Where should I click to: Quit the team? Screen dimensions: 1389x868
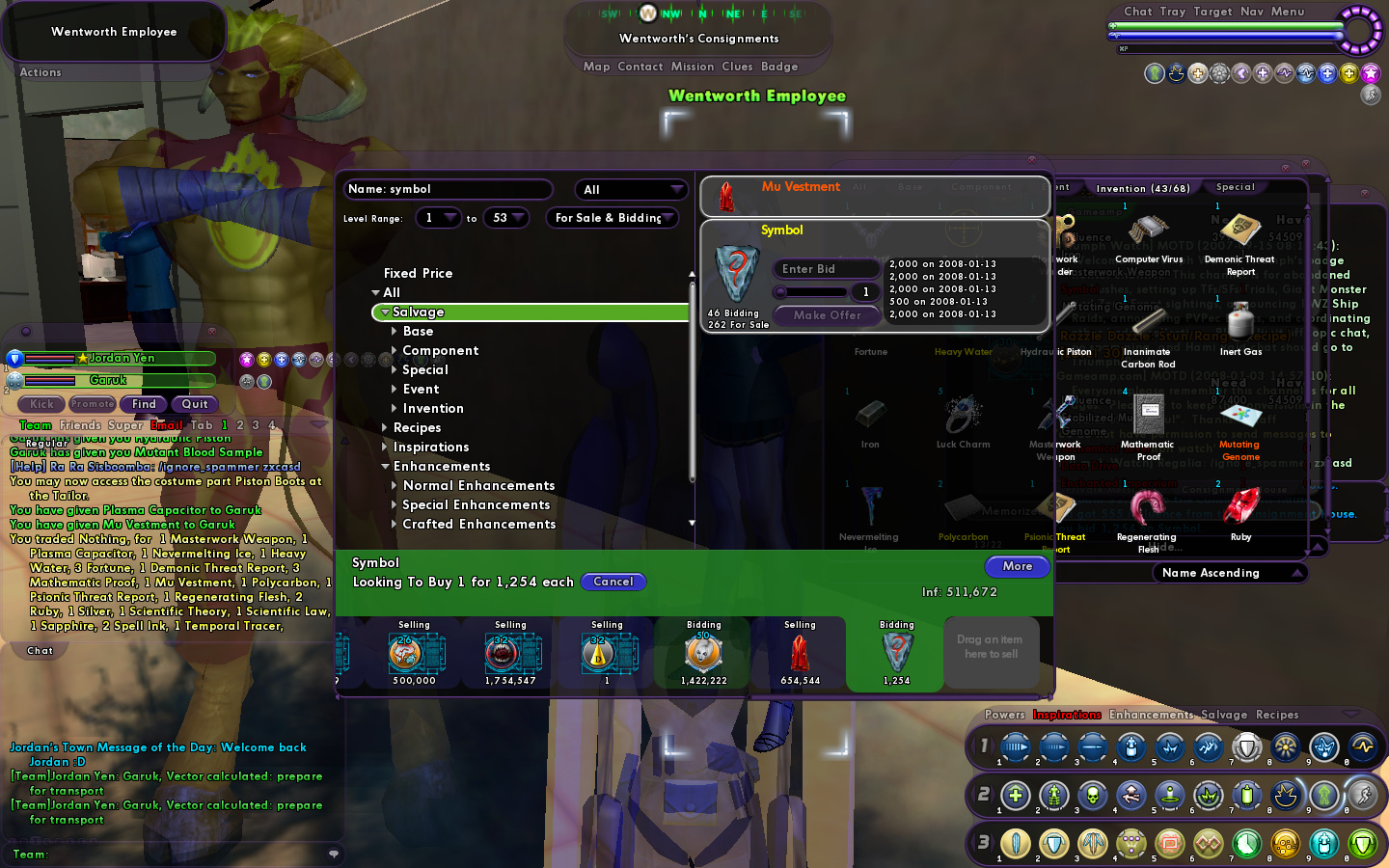(195, 404)
